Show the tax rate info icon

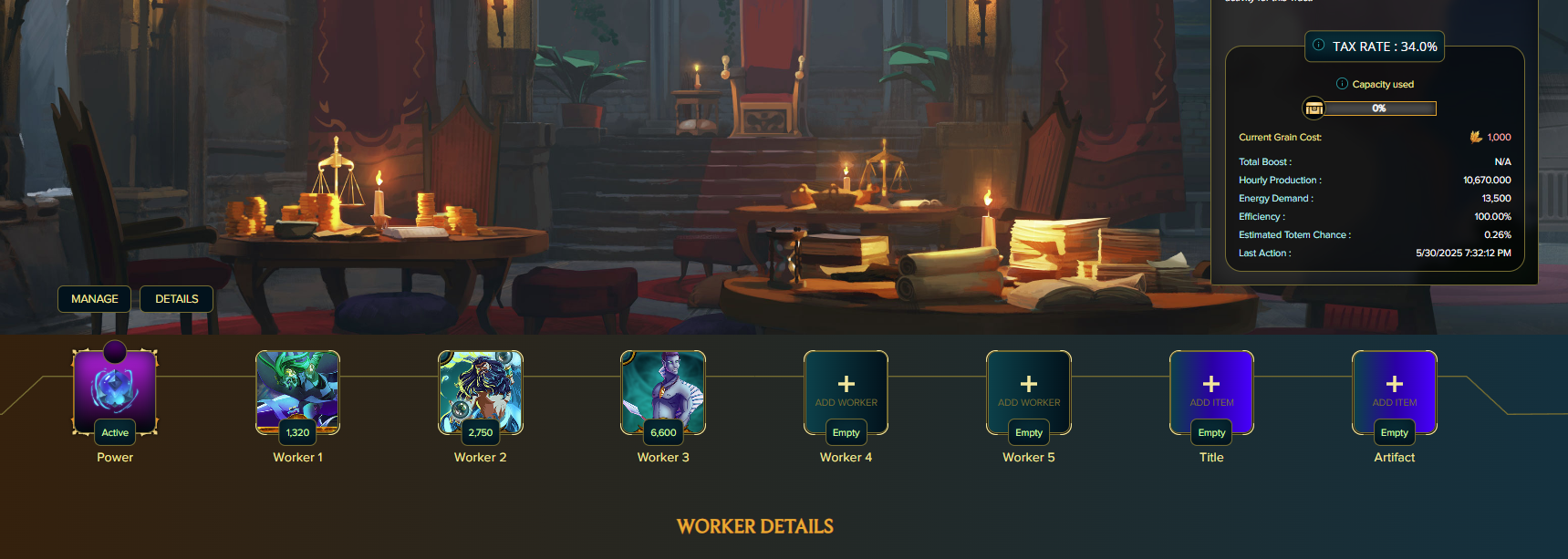click(x=1319, y=45)
